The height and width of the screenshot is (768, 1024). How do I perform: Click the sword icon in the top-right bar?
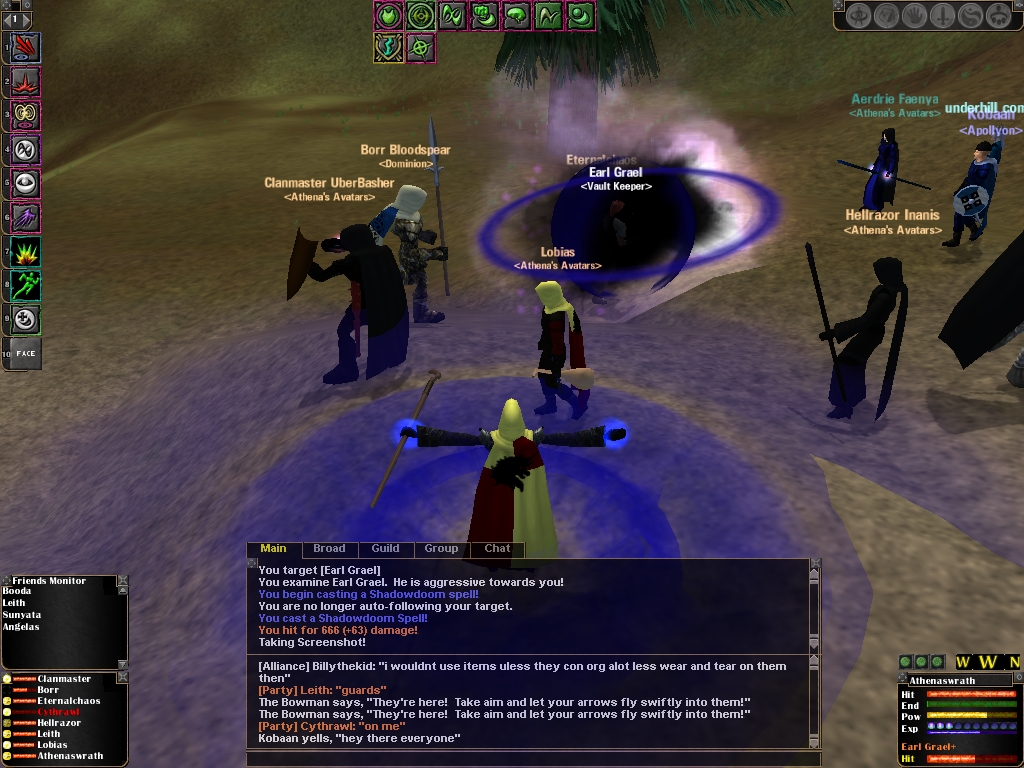tap(942, 15)
